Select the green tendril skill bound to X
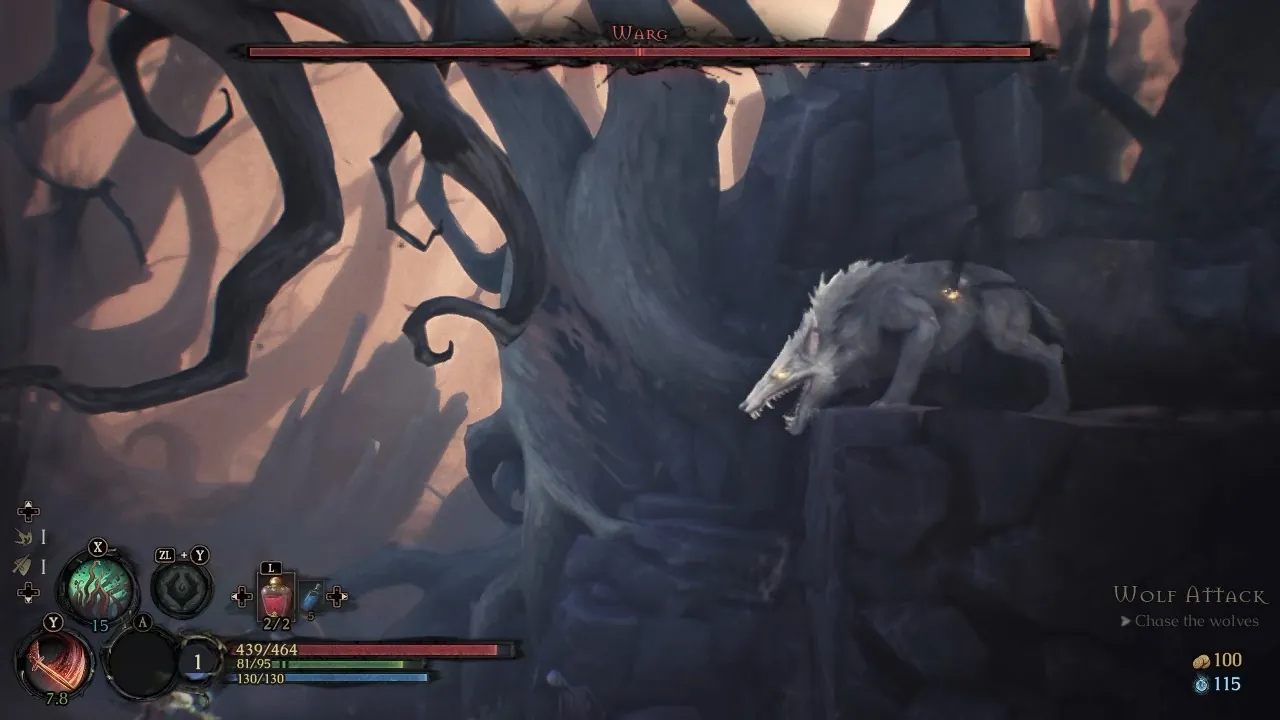This screenshot has height=720, width=1280. 100,587
